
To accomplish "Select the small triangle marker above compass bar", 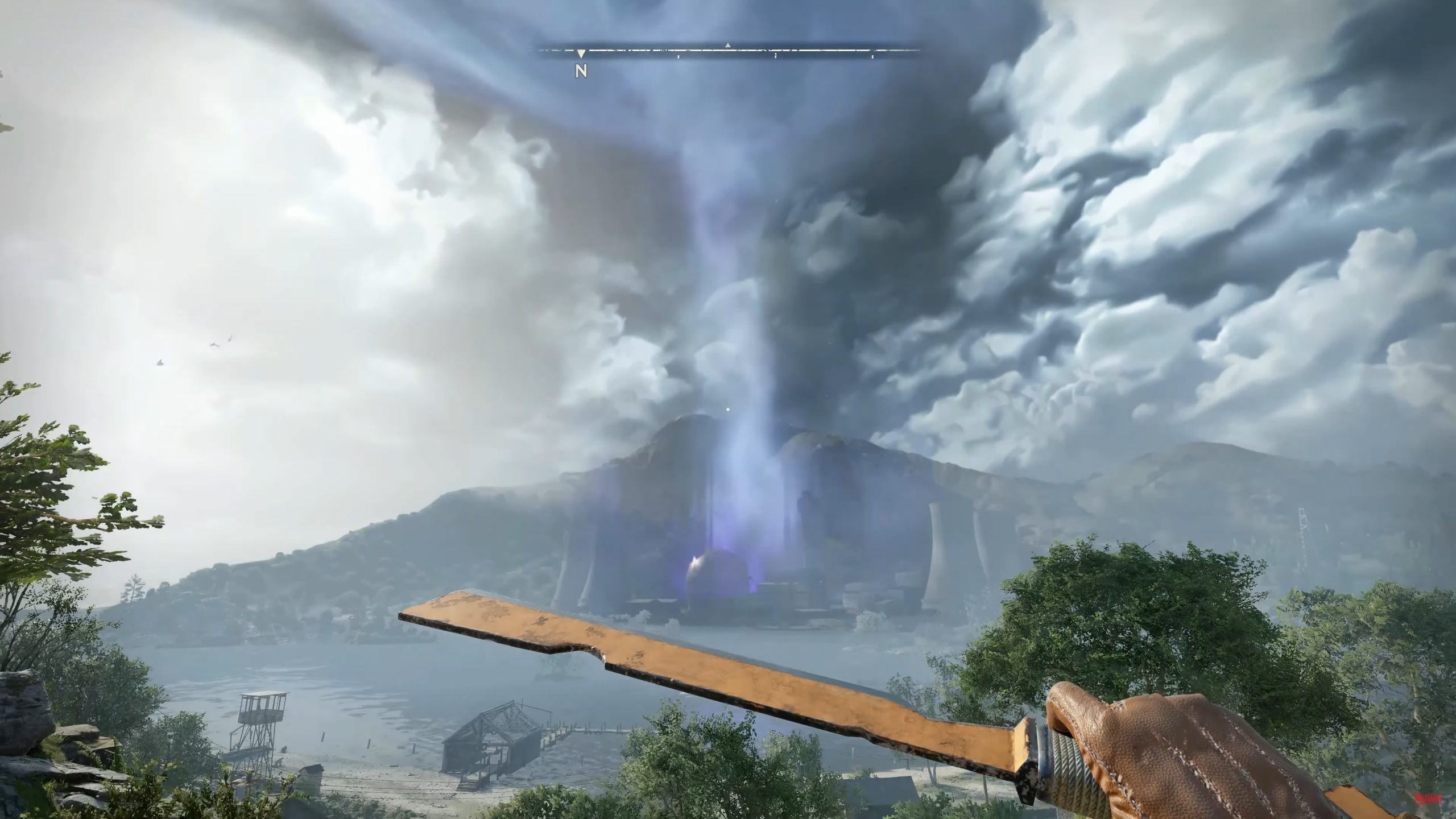I will (727, 45).
